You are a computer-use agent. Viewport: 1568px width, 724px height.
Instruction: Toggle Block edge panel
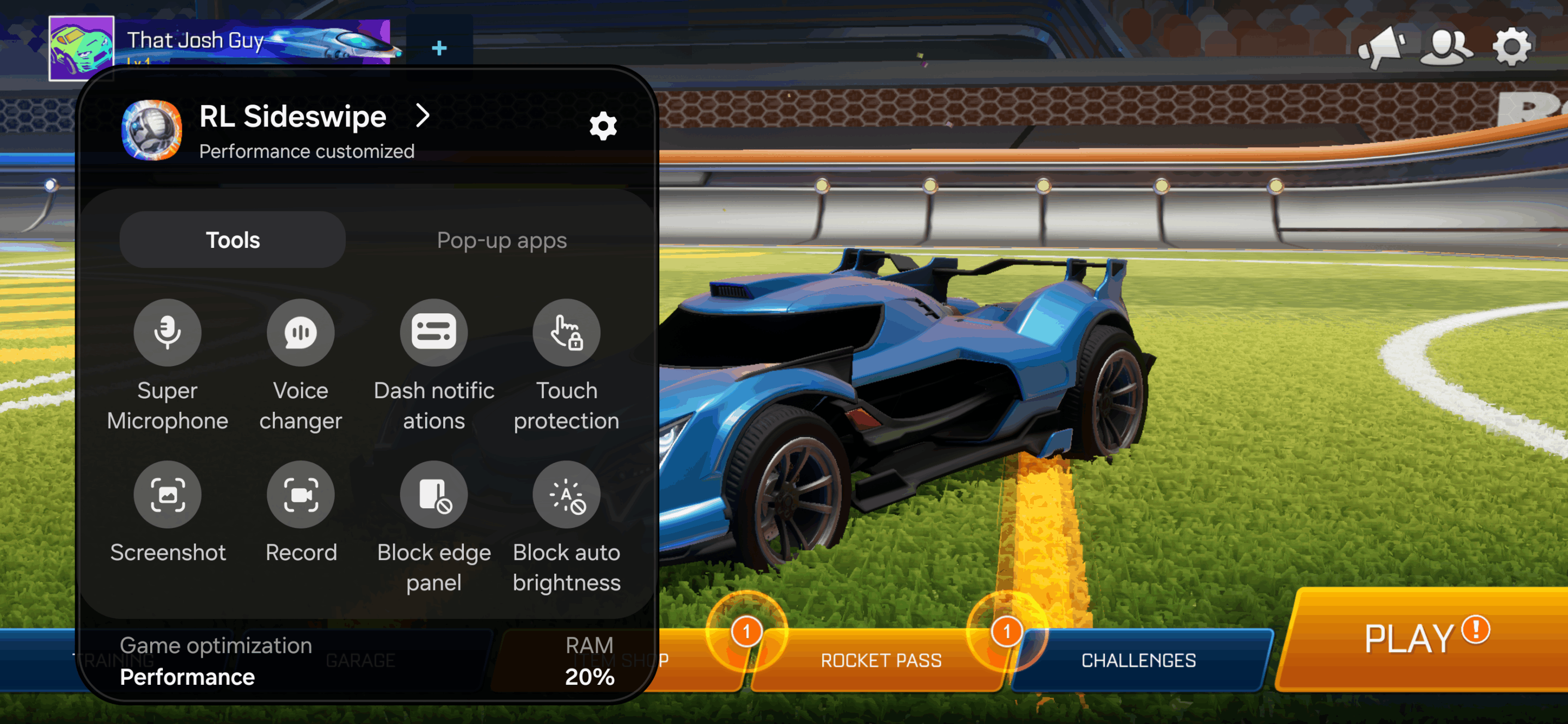[x=433, y=495]
